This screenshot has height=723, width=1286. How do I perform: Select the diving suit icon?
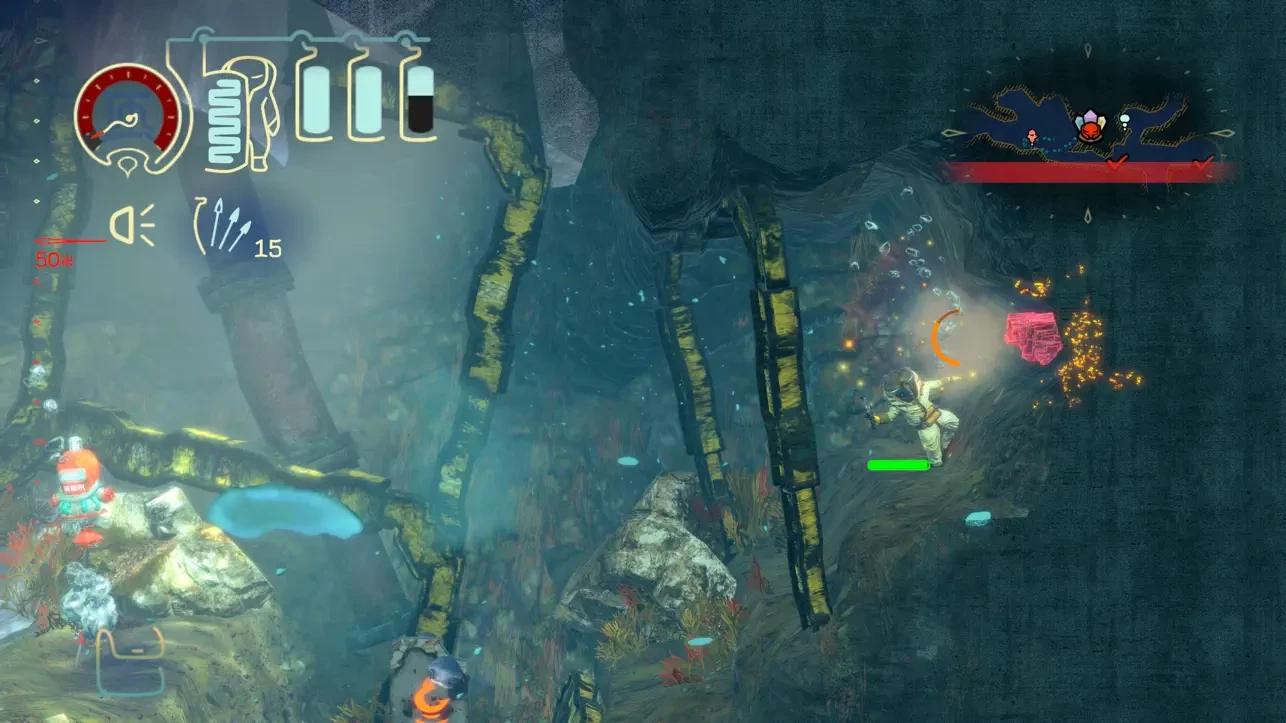point(238,112)
